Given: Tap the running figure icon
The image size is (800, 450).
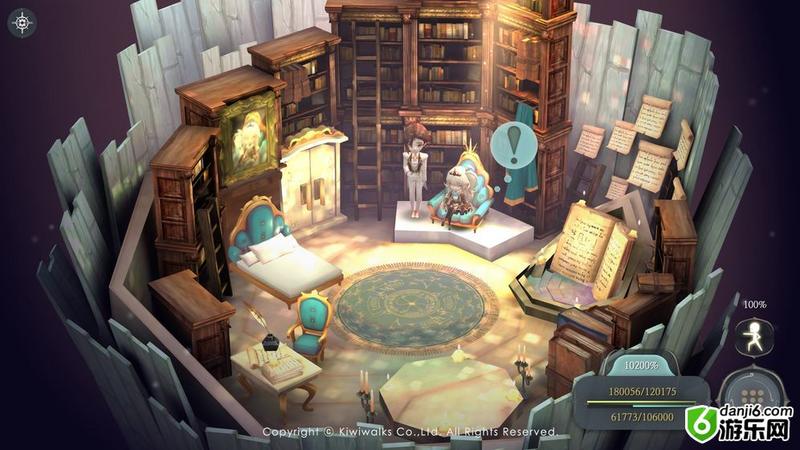Looking at the screenshot, I should (x=754, y=337).
